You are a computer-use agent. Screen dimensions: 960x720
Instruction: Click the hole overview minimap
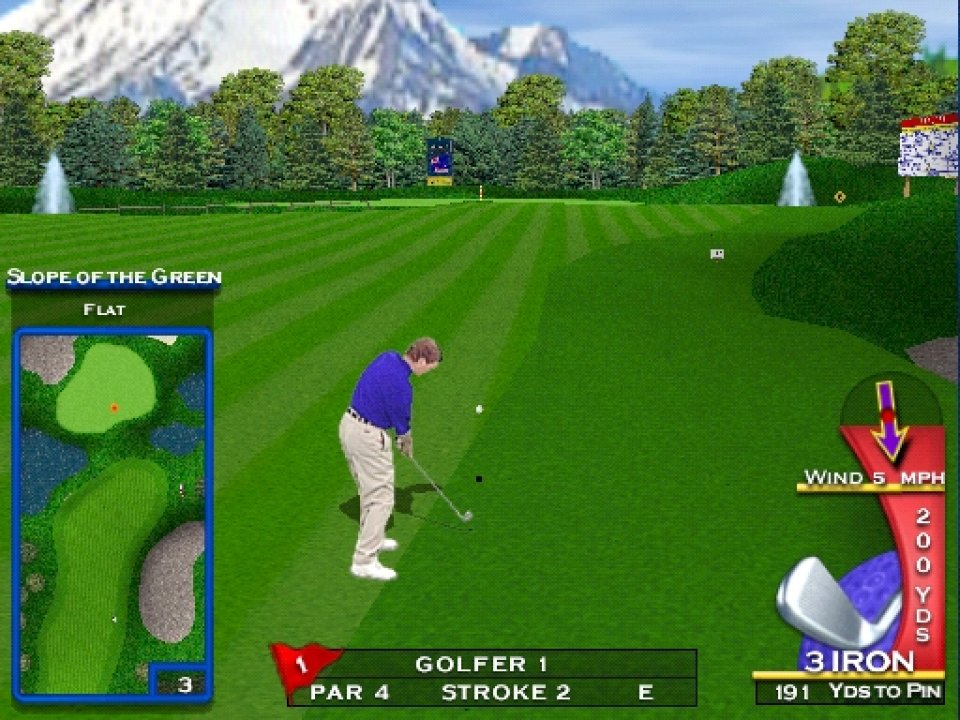coord(112,510)
